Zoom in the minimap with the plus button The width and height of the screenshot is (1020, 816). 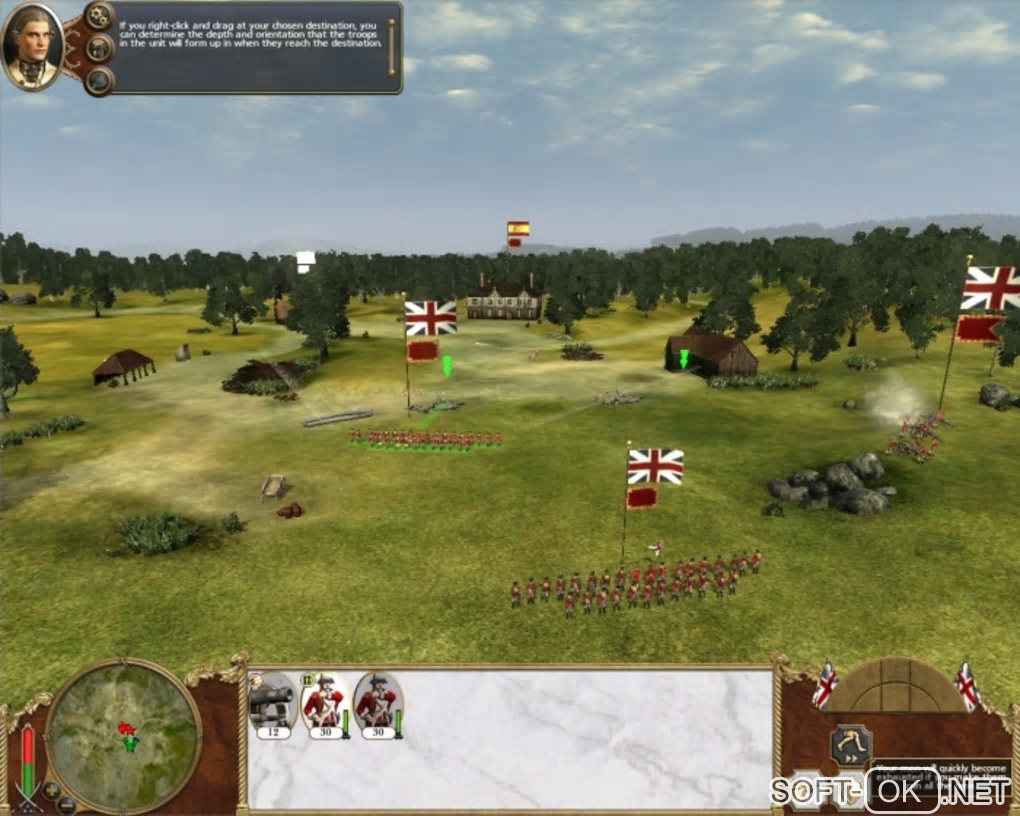pyautogui.click(x=52, y=789)
